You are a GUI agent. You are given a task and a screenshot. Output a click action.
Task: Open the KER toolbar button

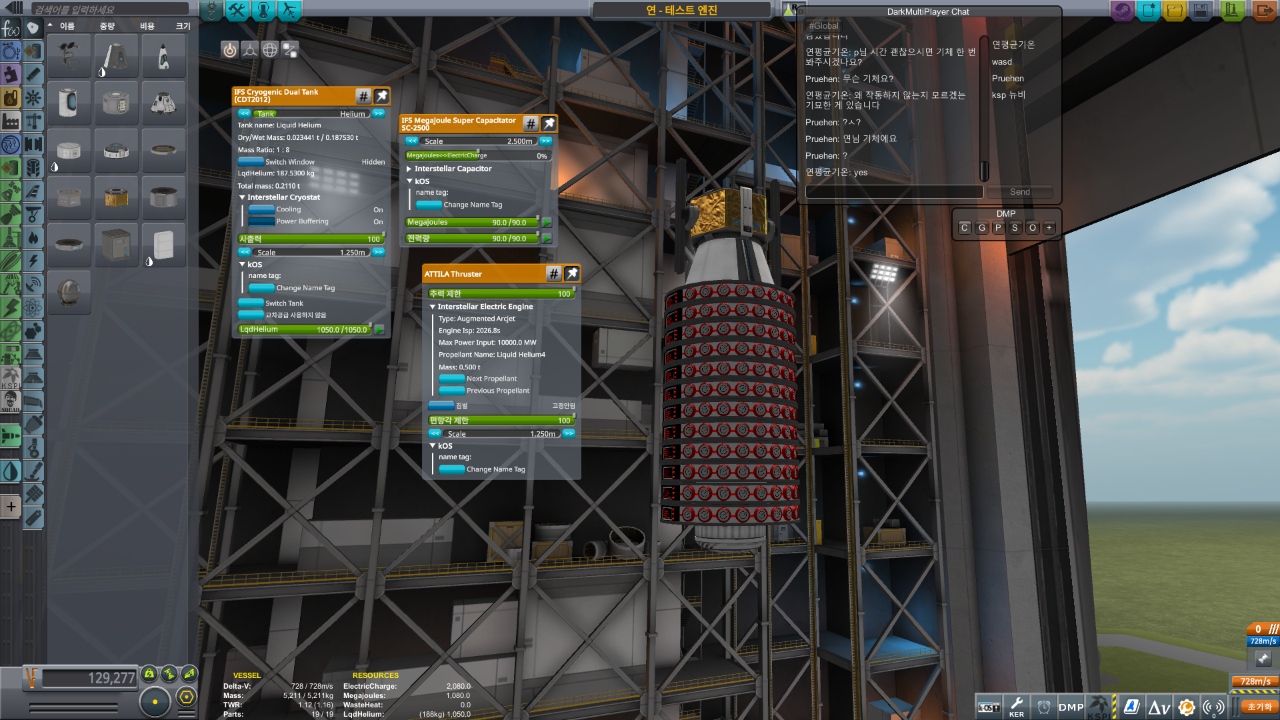1016,707
